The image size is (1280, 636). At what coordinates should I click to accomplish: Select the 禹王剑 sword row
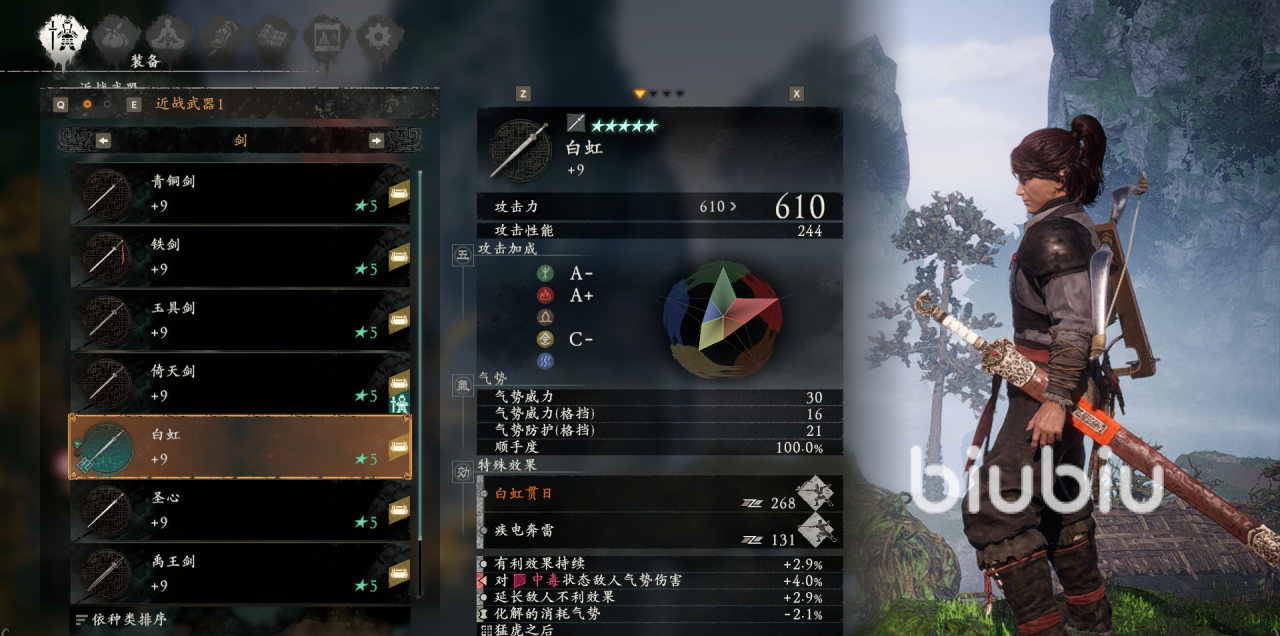[240, 573]
